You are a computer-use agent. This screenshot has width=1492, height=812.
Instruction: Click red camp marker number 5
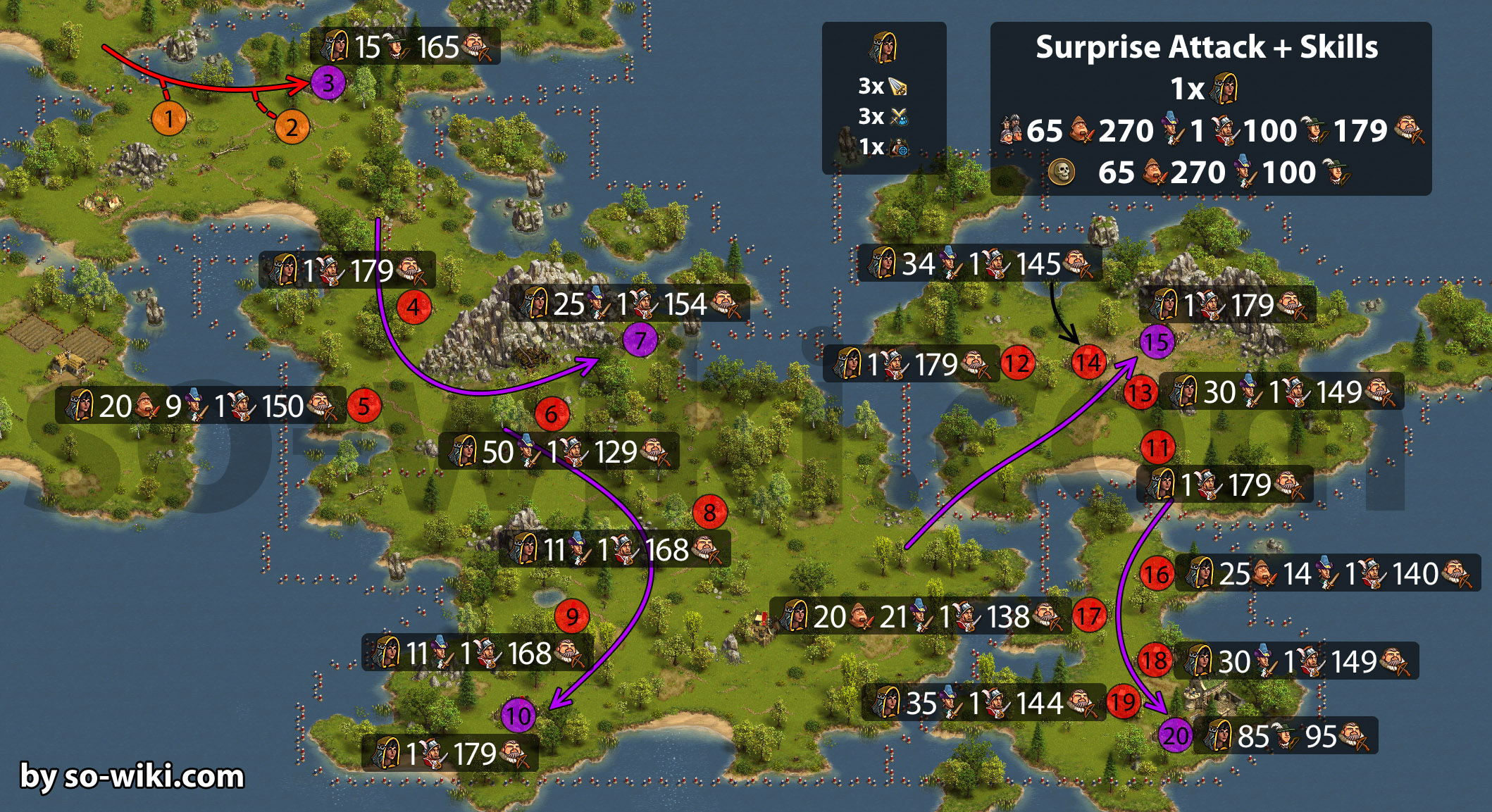coord(363,406)
